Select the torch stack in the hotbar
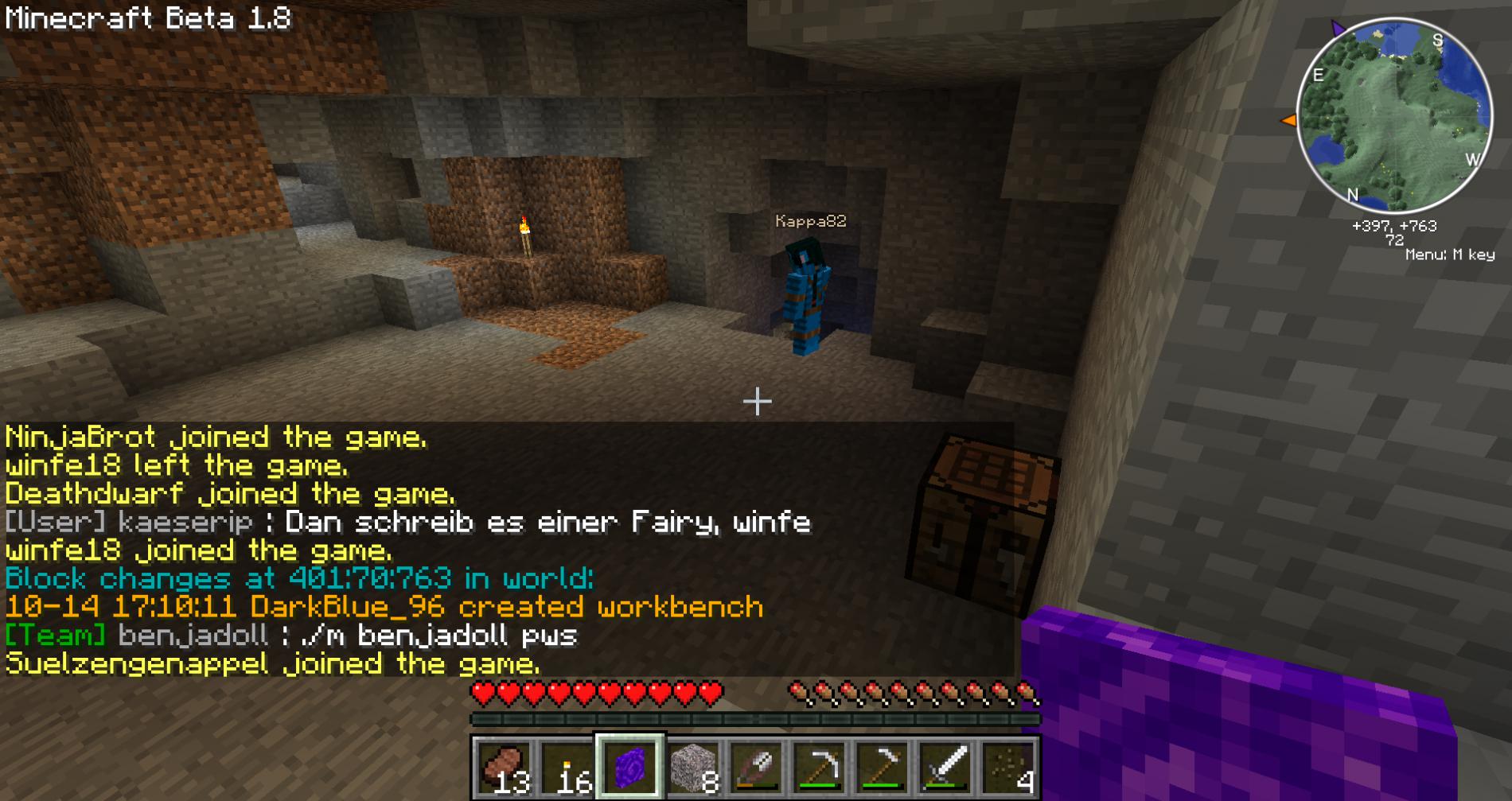 (567, 768)
